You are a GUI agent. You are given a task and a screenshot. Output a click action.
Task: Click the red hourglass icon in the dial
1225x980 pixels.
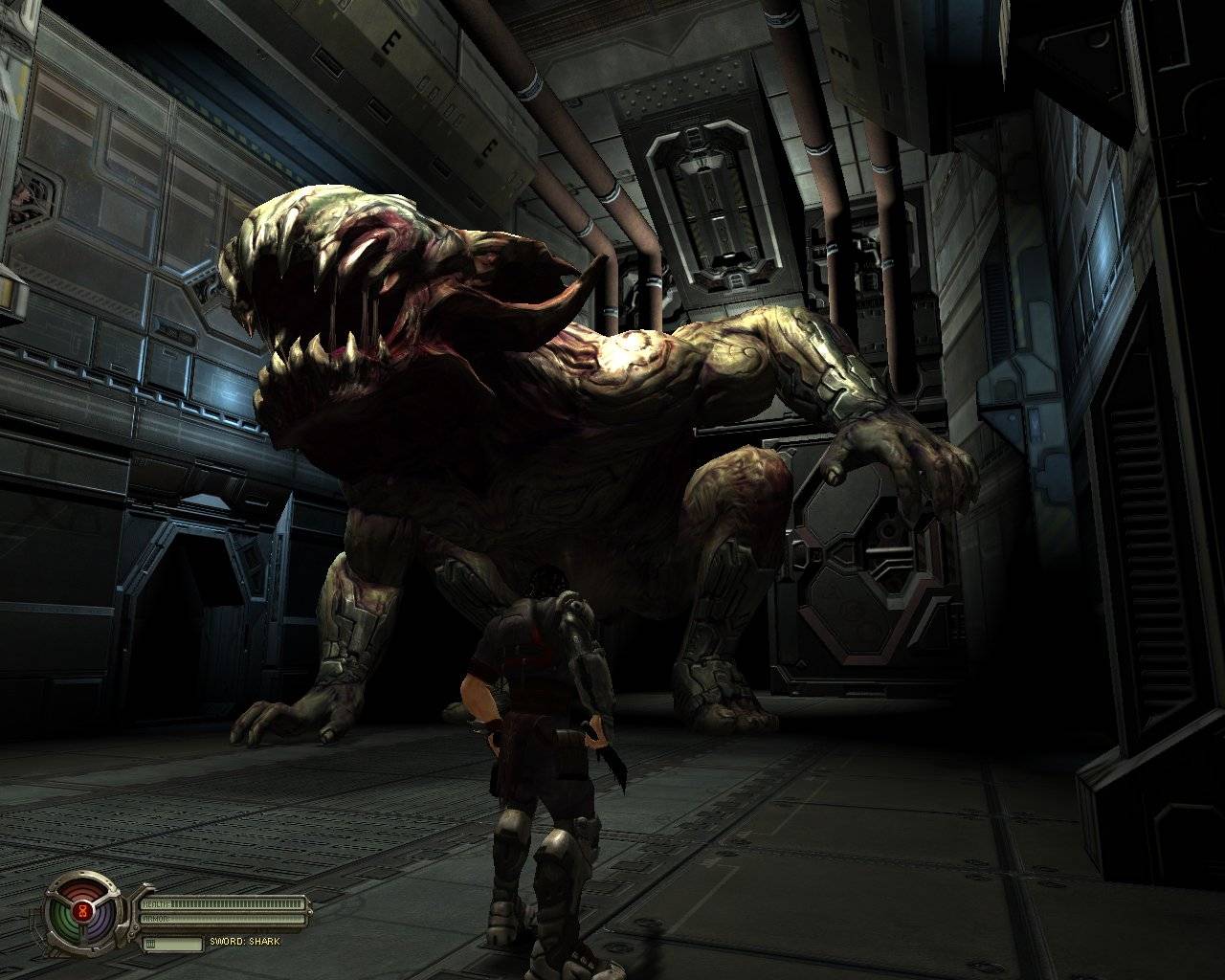click(x=84, y=912)
